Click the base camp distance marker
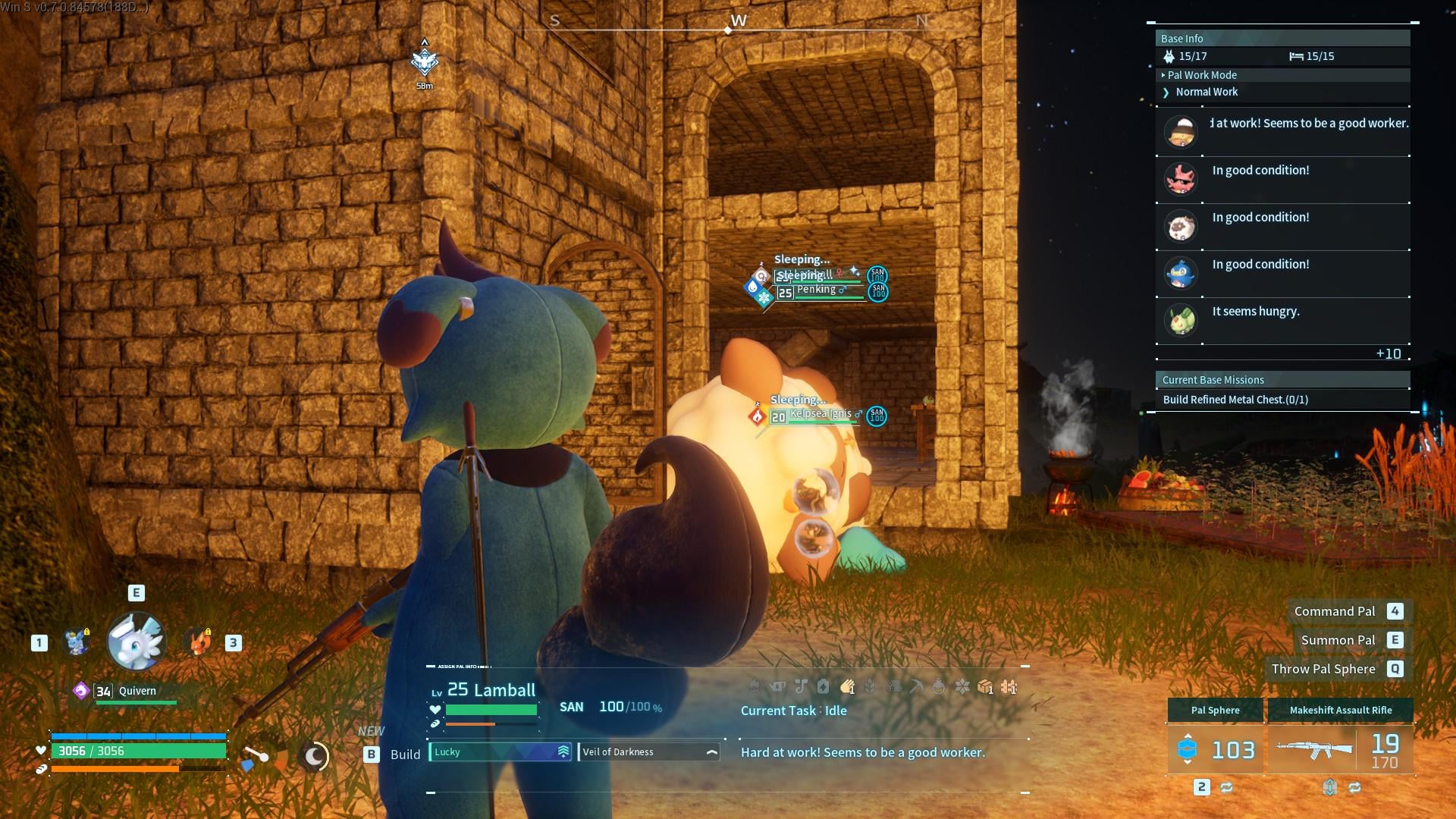The image size is (1456, 819). (x=425, y=64)
